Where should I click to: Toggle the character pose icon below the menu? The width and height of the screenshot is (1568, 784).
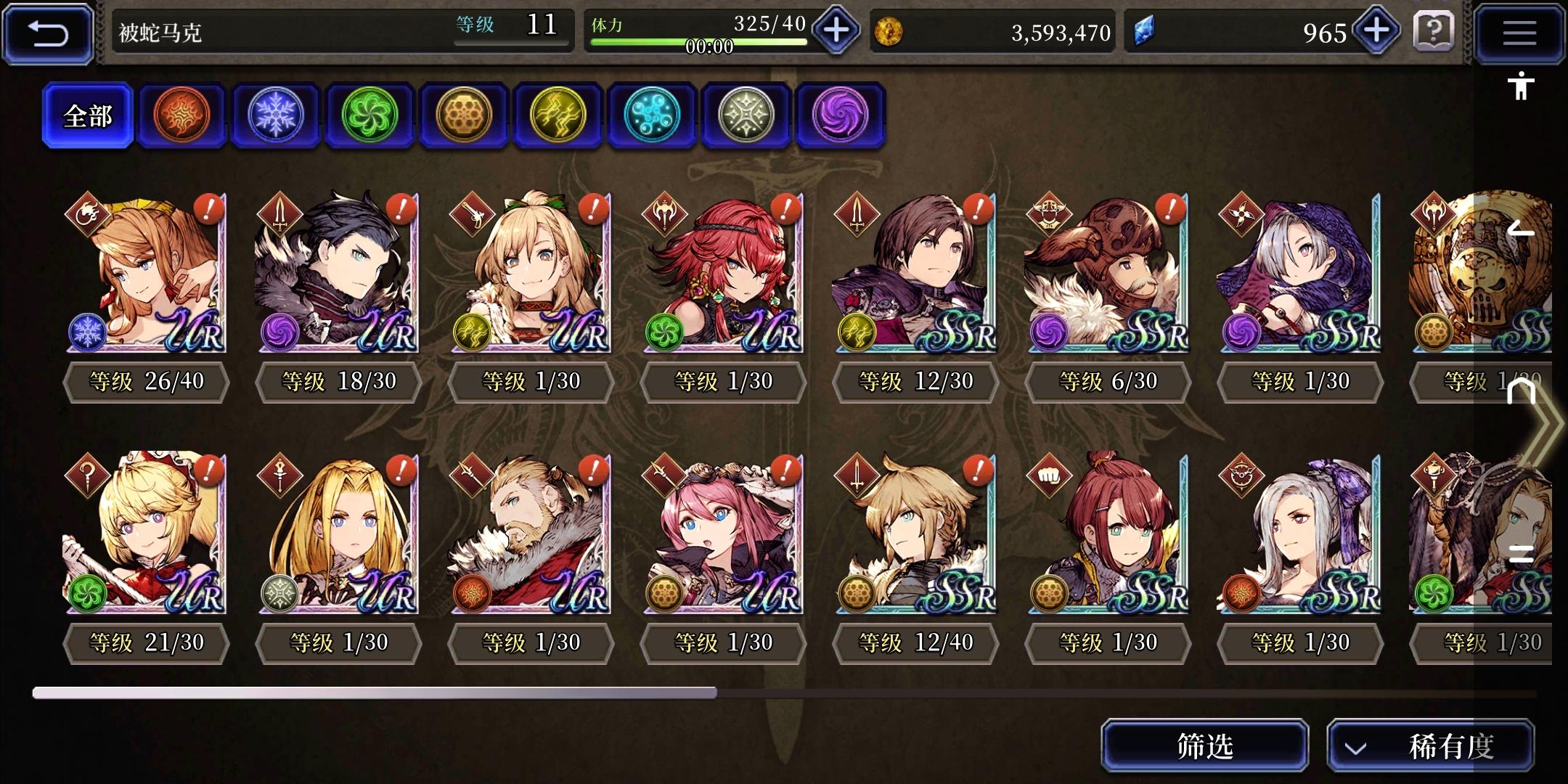[1520, 87]
